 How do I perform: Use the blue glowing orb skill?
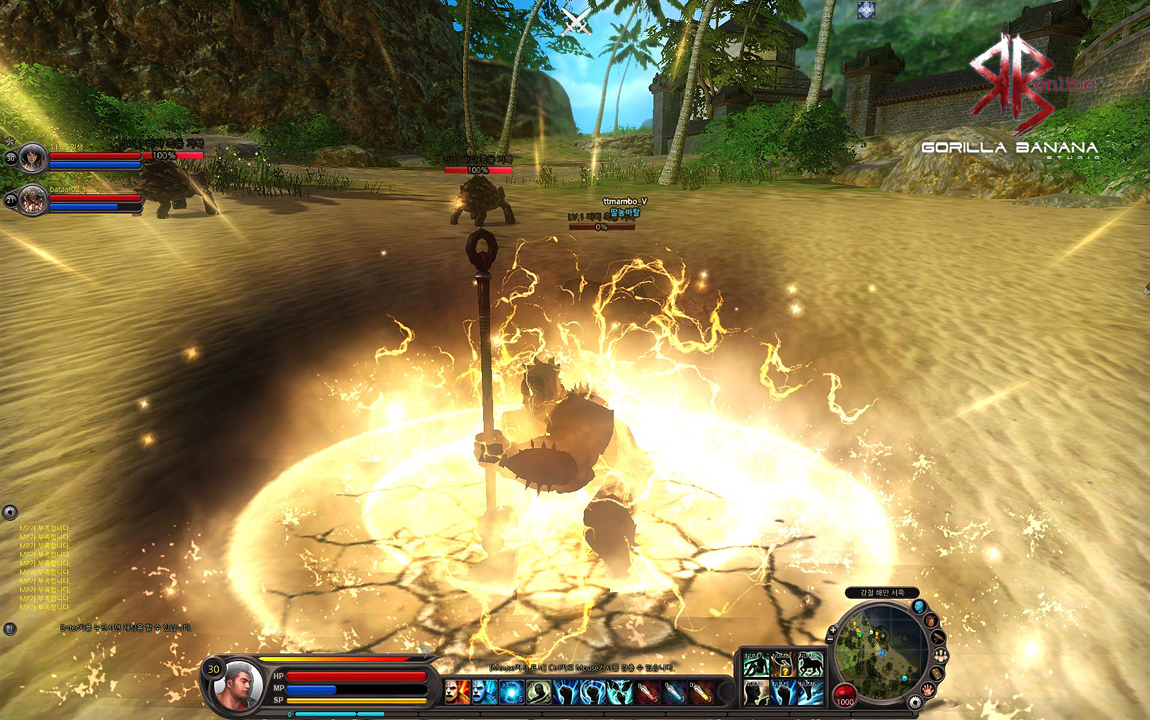tap(512, 691)
